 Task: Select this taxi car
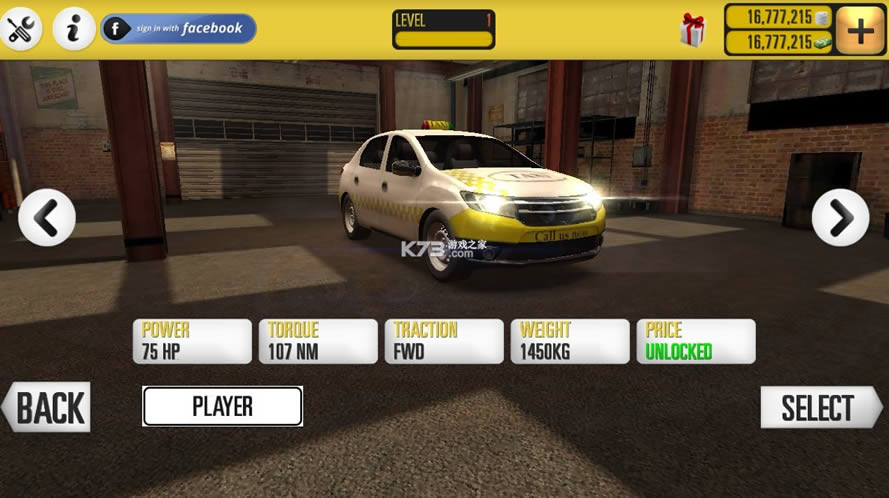pos(819,408)
